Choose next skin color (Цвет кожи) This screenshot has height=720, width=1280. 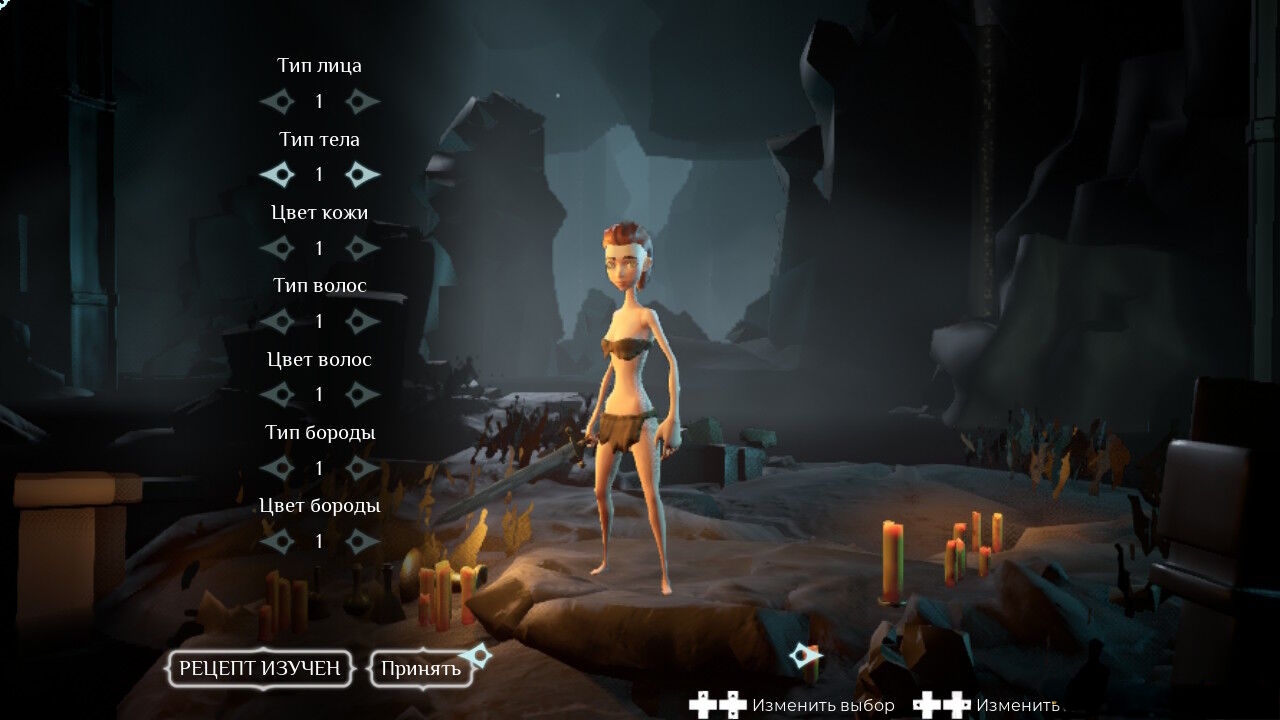pos(362,248)
